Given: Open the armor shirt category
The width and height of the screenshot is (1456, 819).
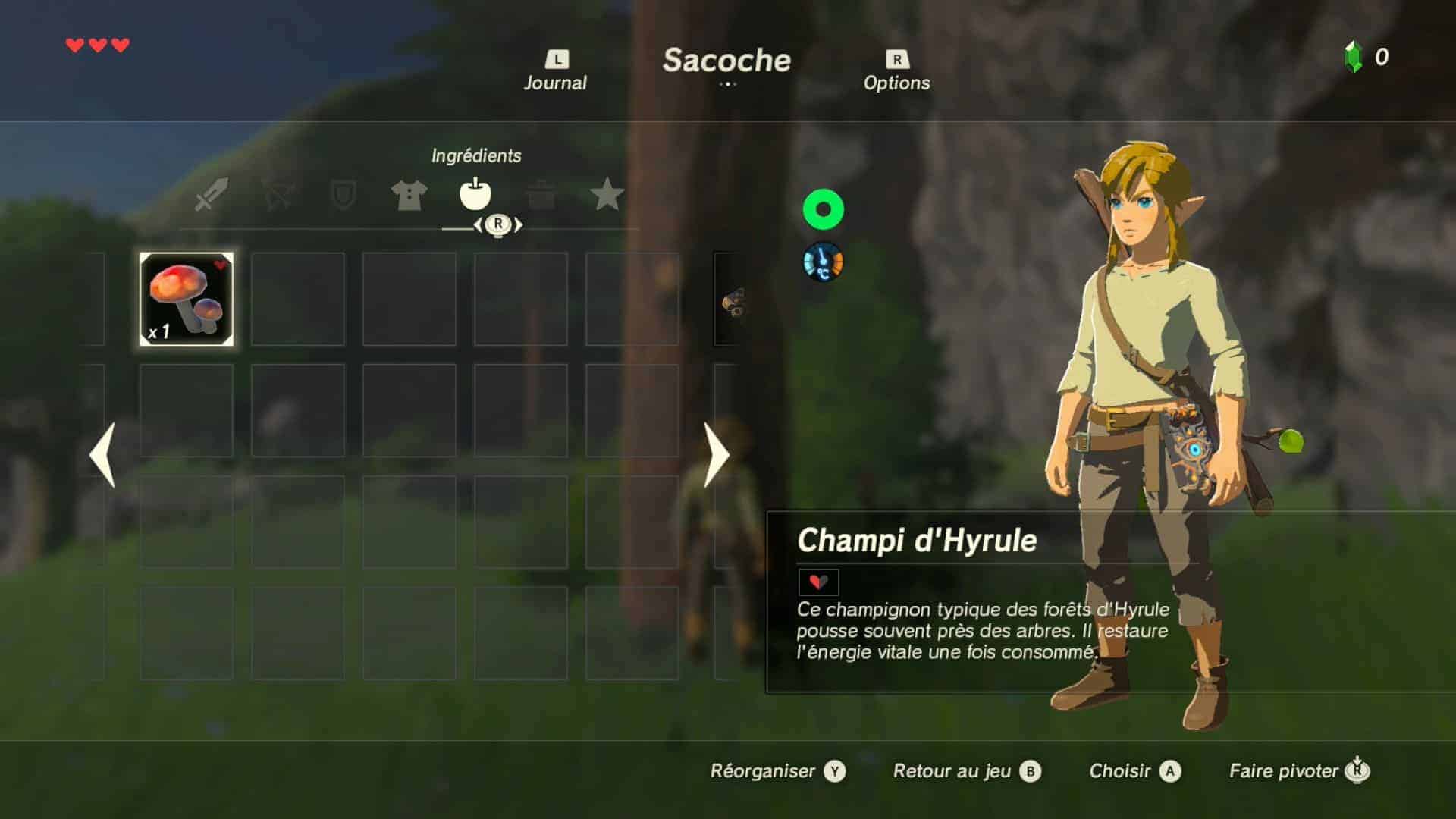Looking at the screenshot, I should click(x=409, y=195).
